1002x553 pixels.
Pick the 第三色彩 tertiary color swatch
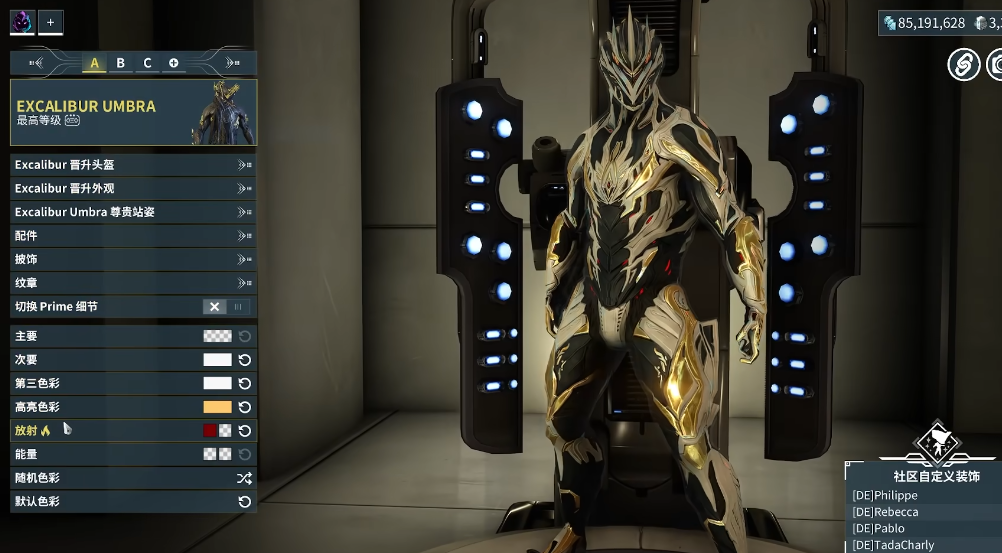[x=217, y=383]
